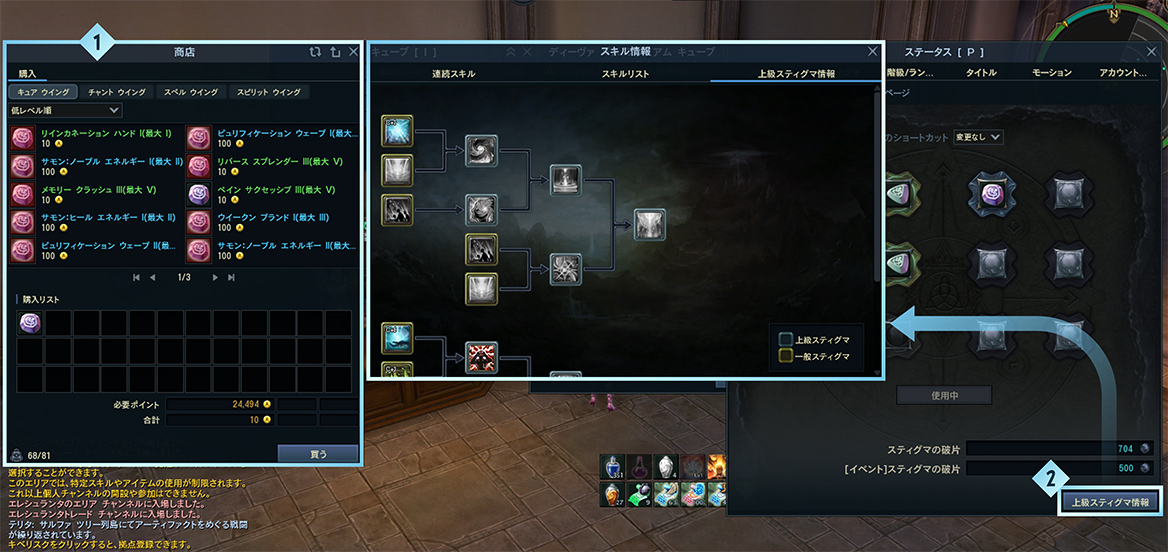The image size is (1168, 552).
Task: Close the 商店 shop window
Action: tap(353, 52)
